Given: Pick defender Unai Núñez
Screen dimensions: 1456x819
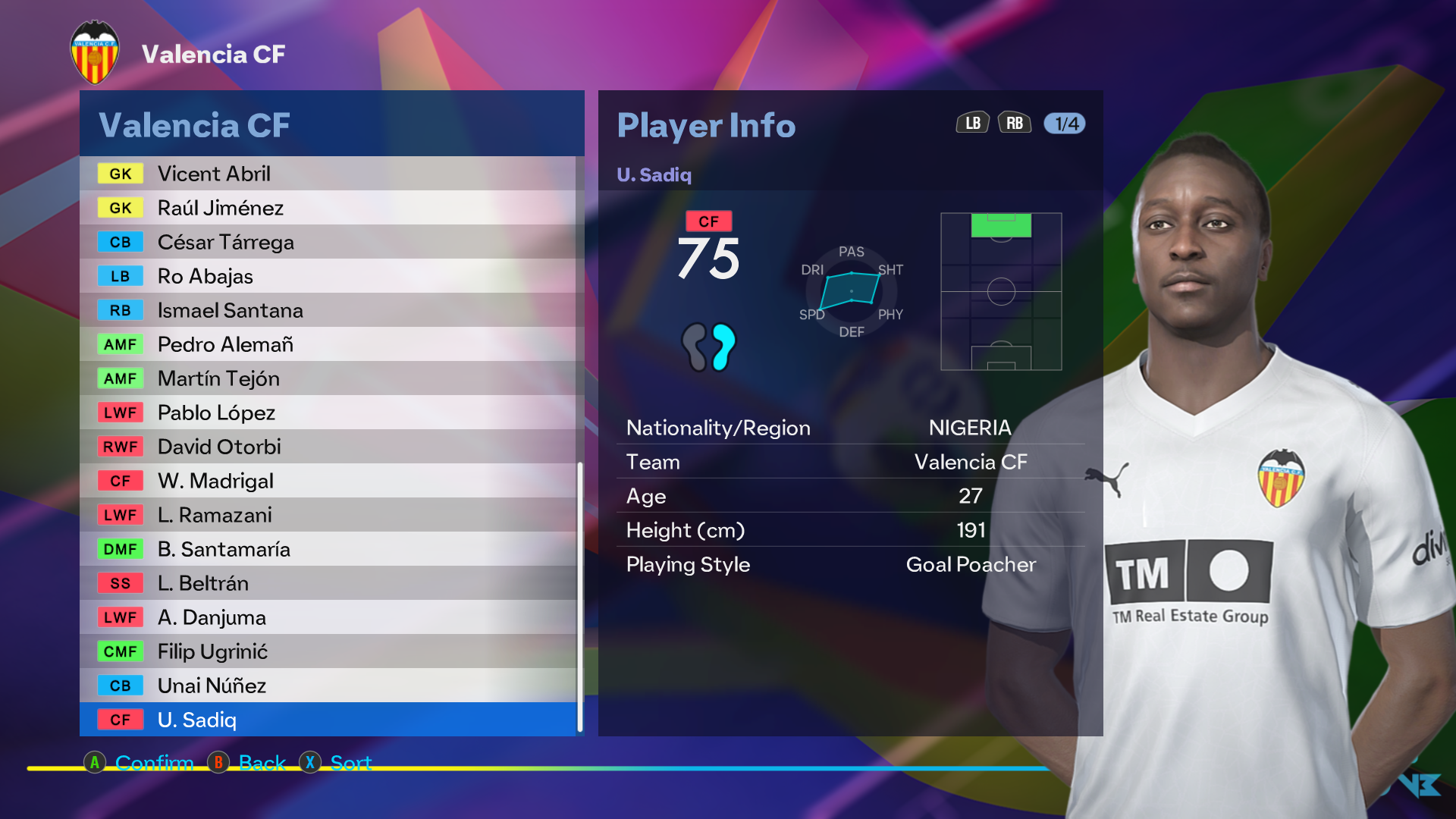Looking at the screenshot, I should click(328, 686).
